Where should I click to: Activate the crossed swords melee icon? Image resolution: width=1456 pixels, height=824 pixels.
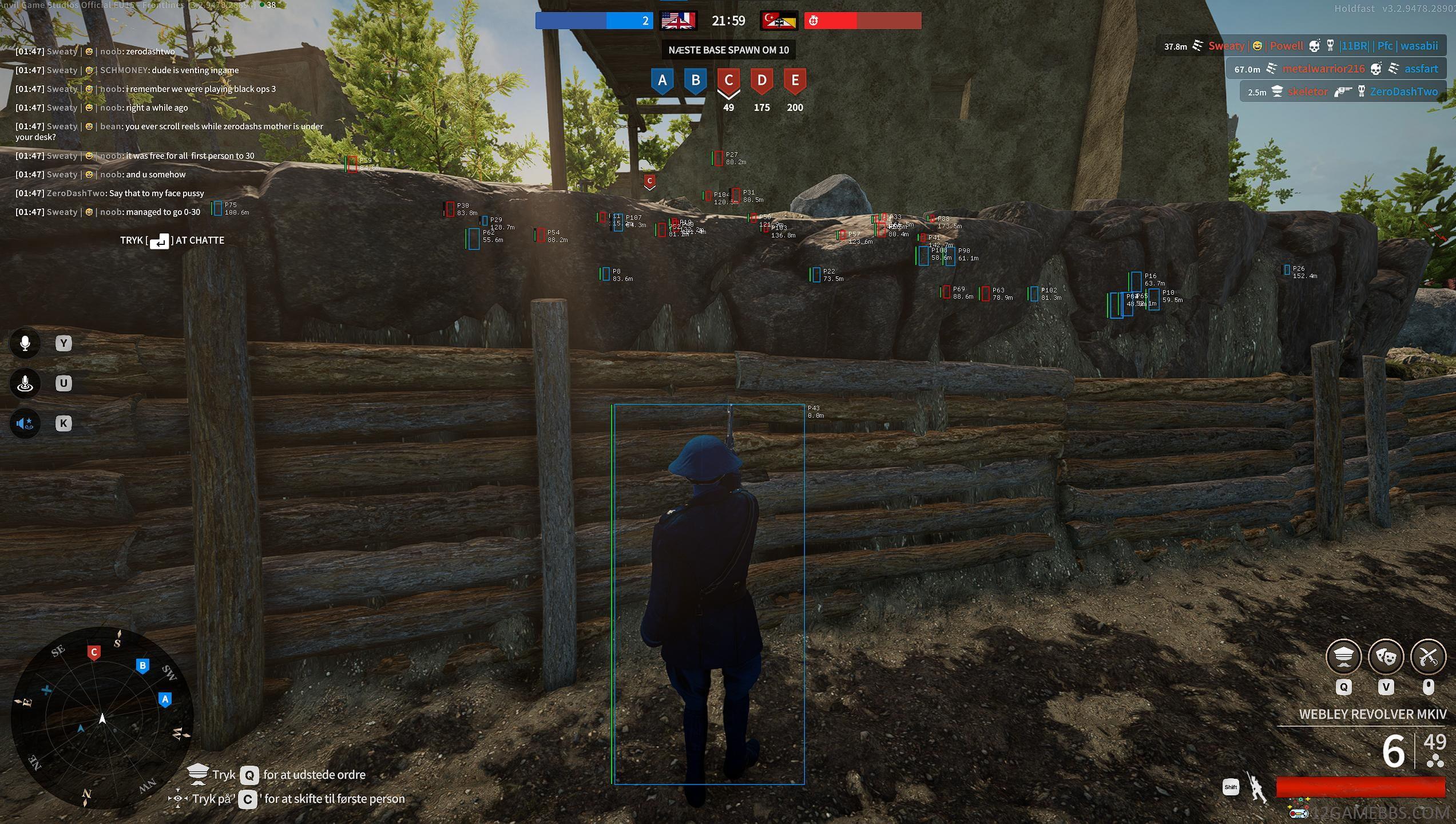click(x=1428, y=656)
